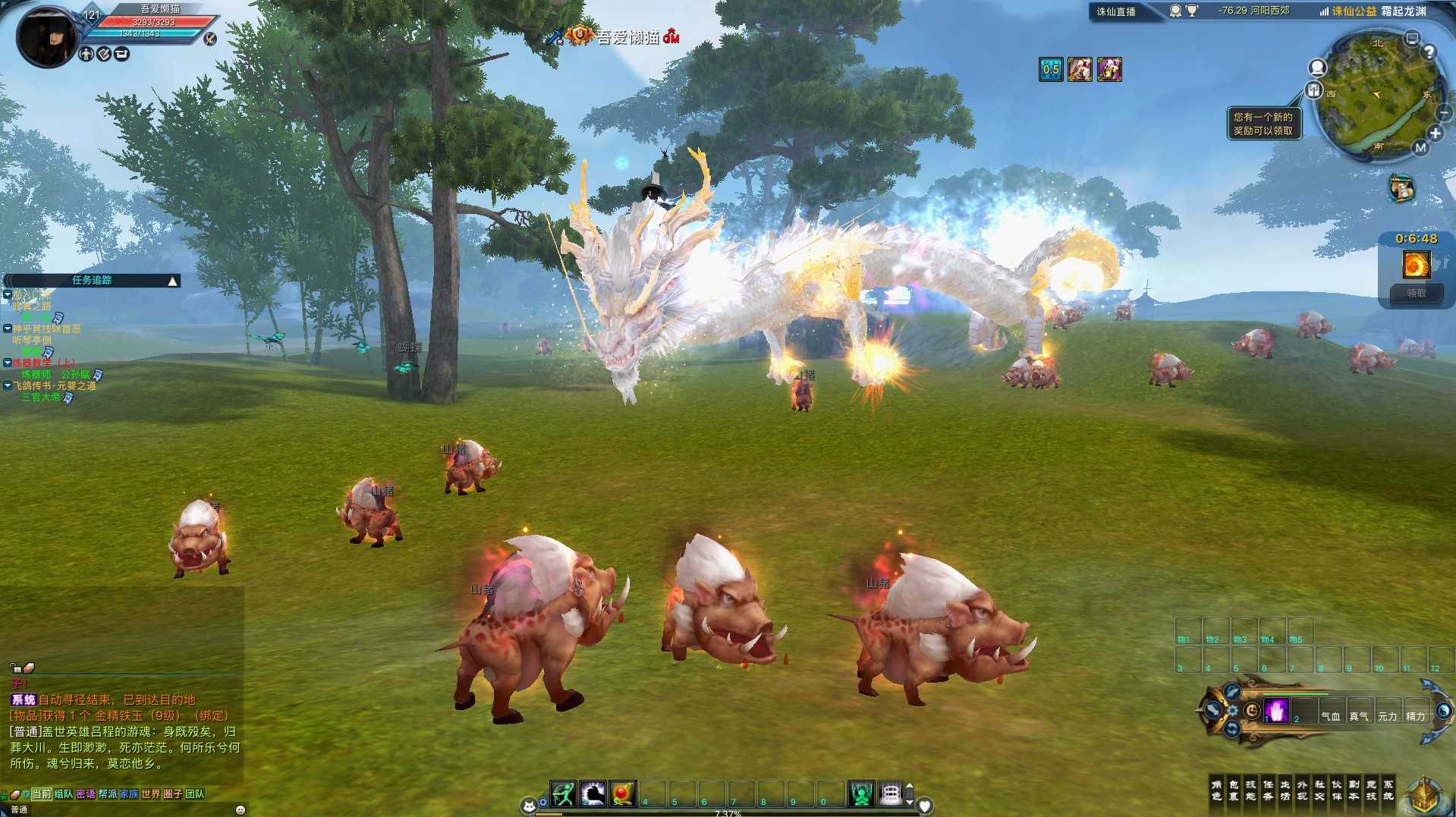Open the 包裹 inventory menu
The width and height of the screenshot is (1456, 817).
tap(1234, 790)
